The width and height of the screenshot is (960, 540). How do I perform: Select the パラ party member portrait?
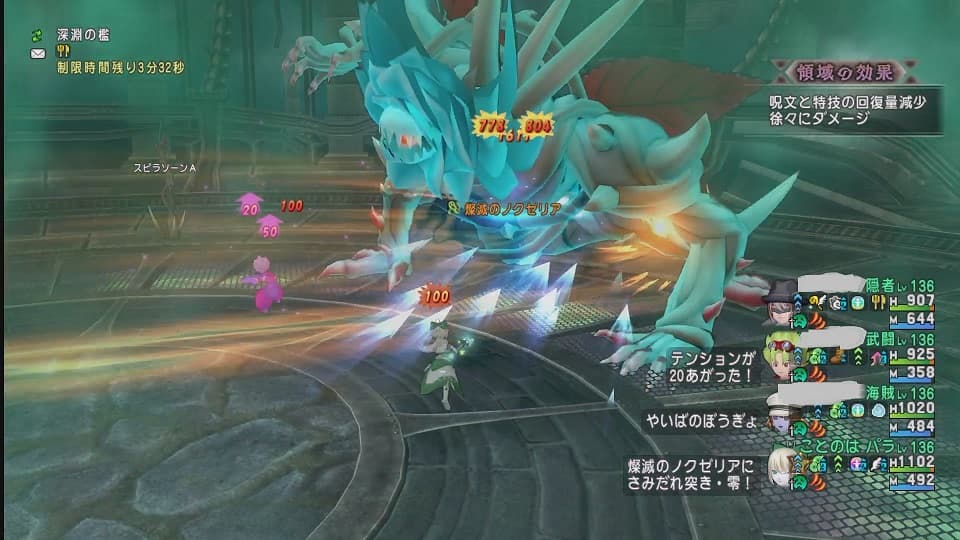coord(779,465)
